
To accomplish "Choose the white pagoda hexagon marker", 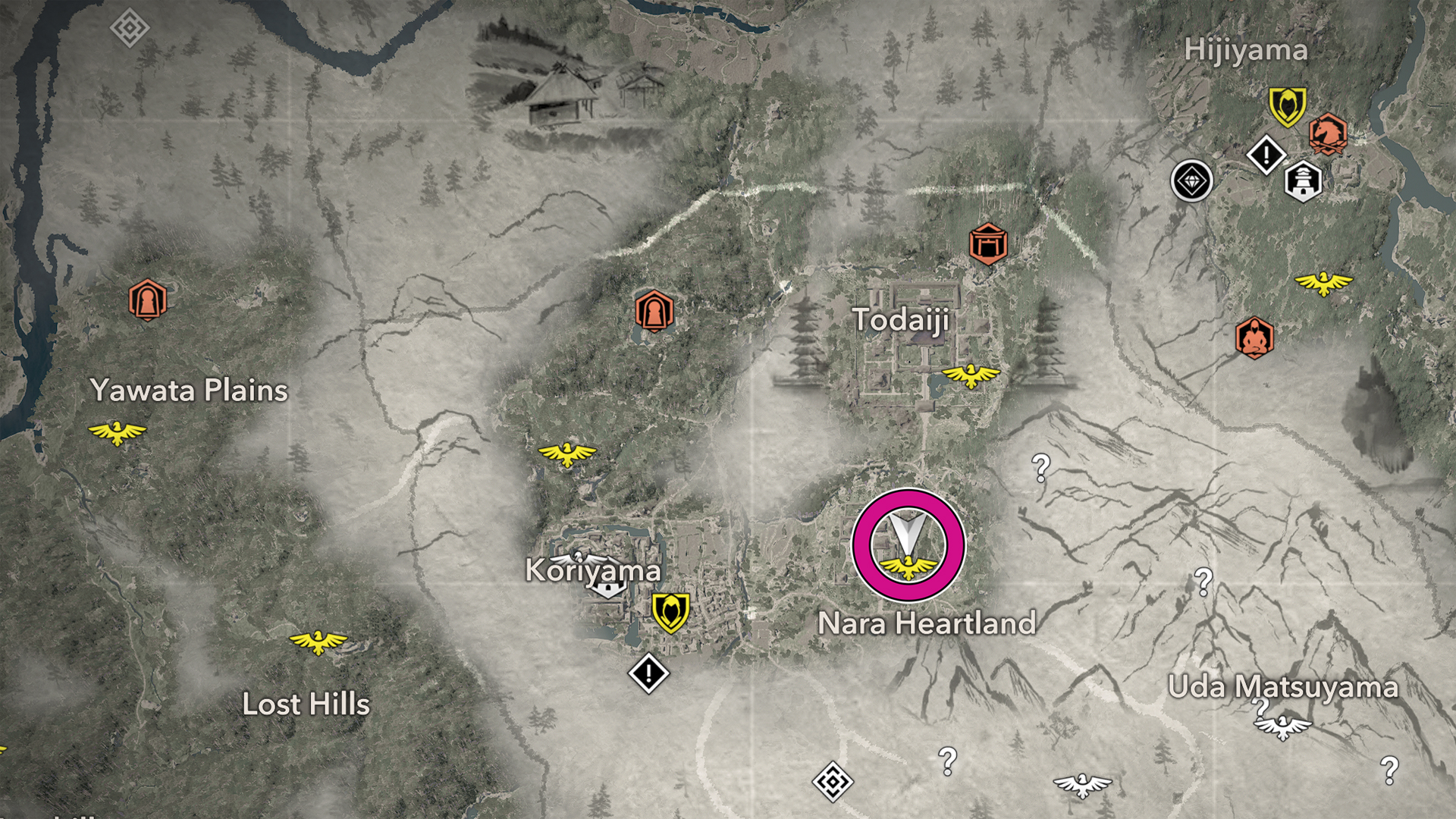I will point(1303,181).
